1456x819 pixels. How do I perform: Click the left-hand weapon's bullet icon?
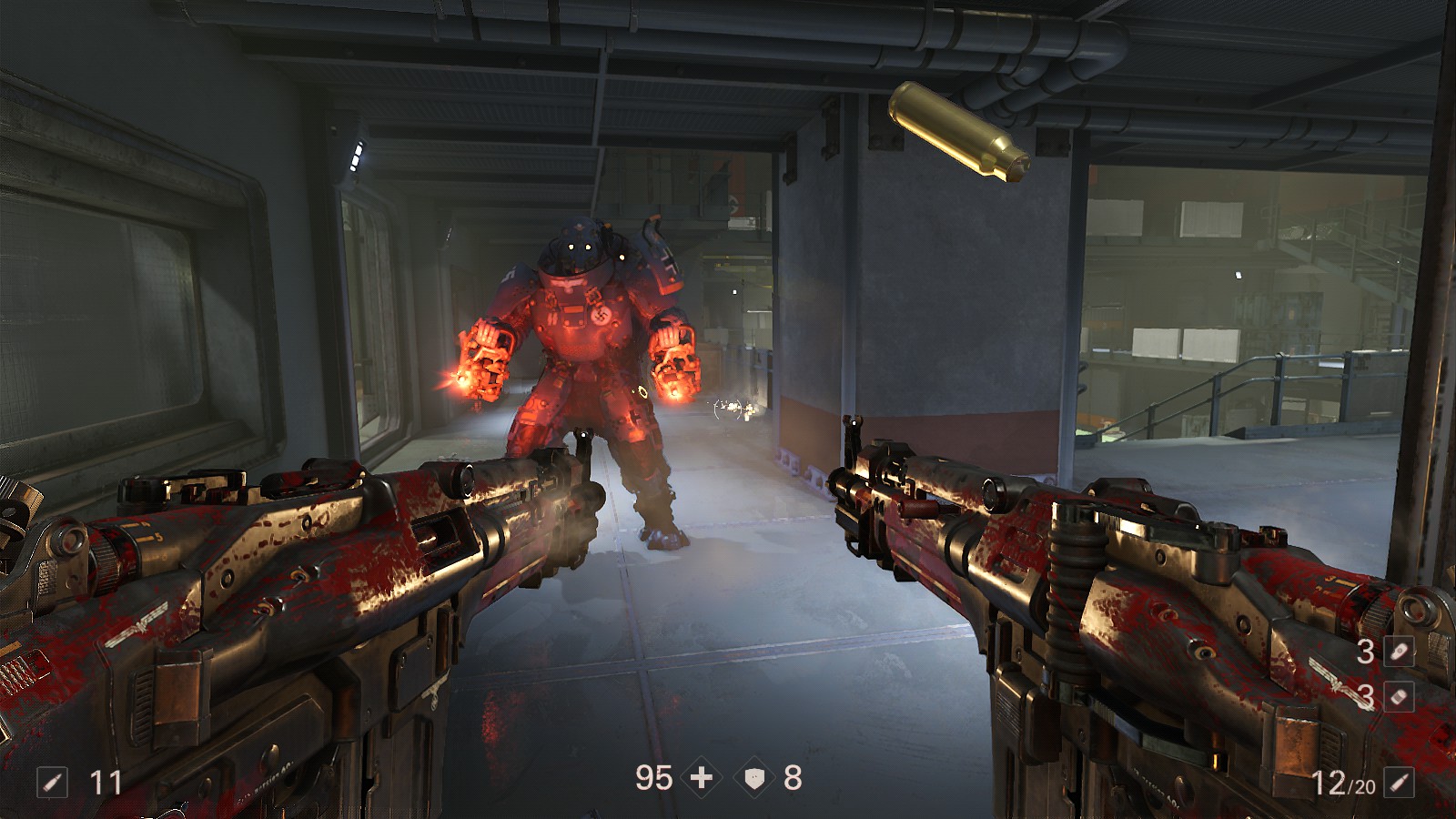pos(52,782)
